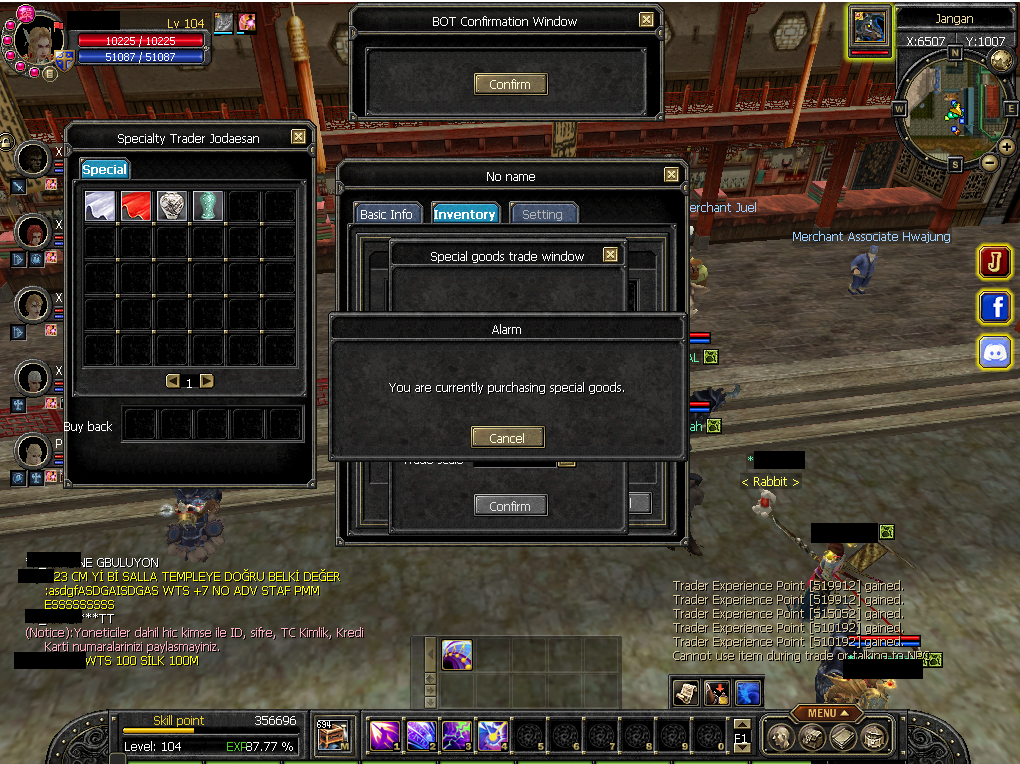1020x764 pixels.
Task: Close the Special goods trade window
Action: coord(610,255)
